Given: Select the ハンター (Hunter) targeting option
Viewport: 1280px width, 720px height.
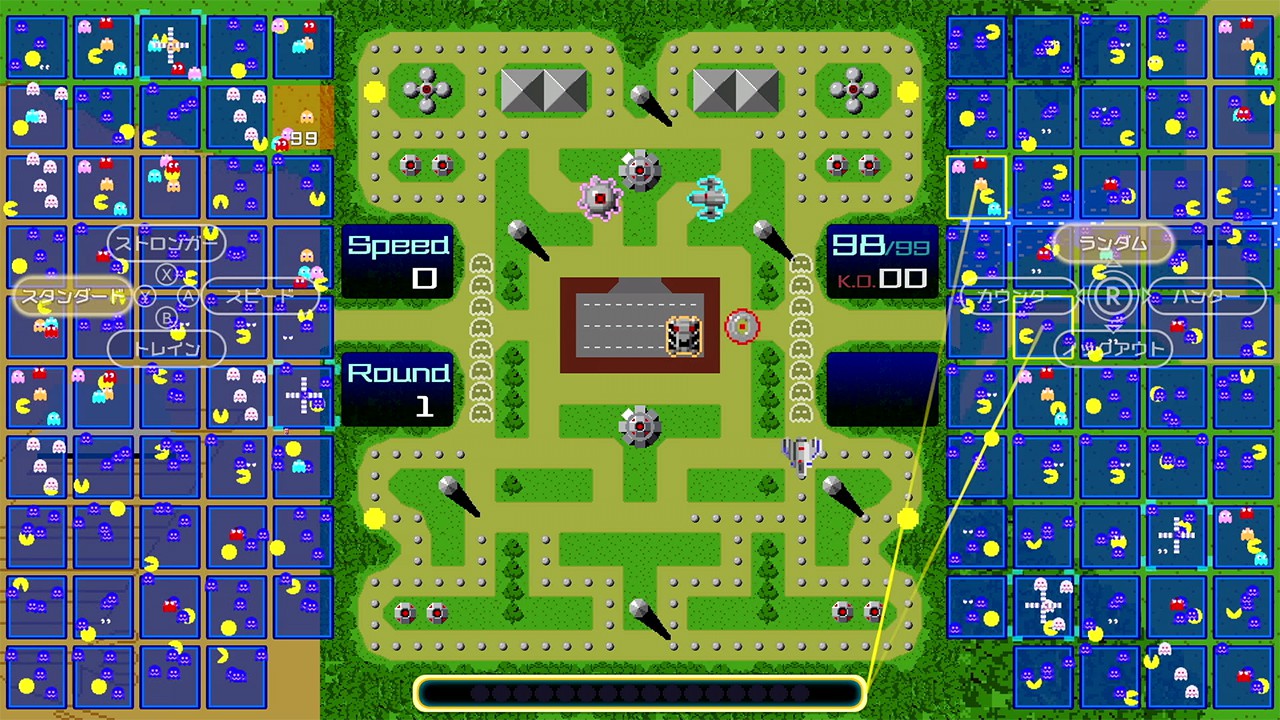Looking at the screenshot, I should point(1208,296).
